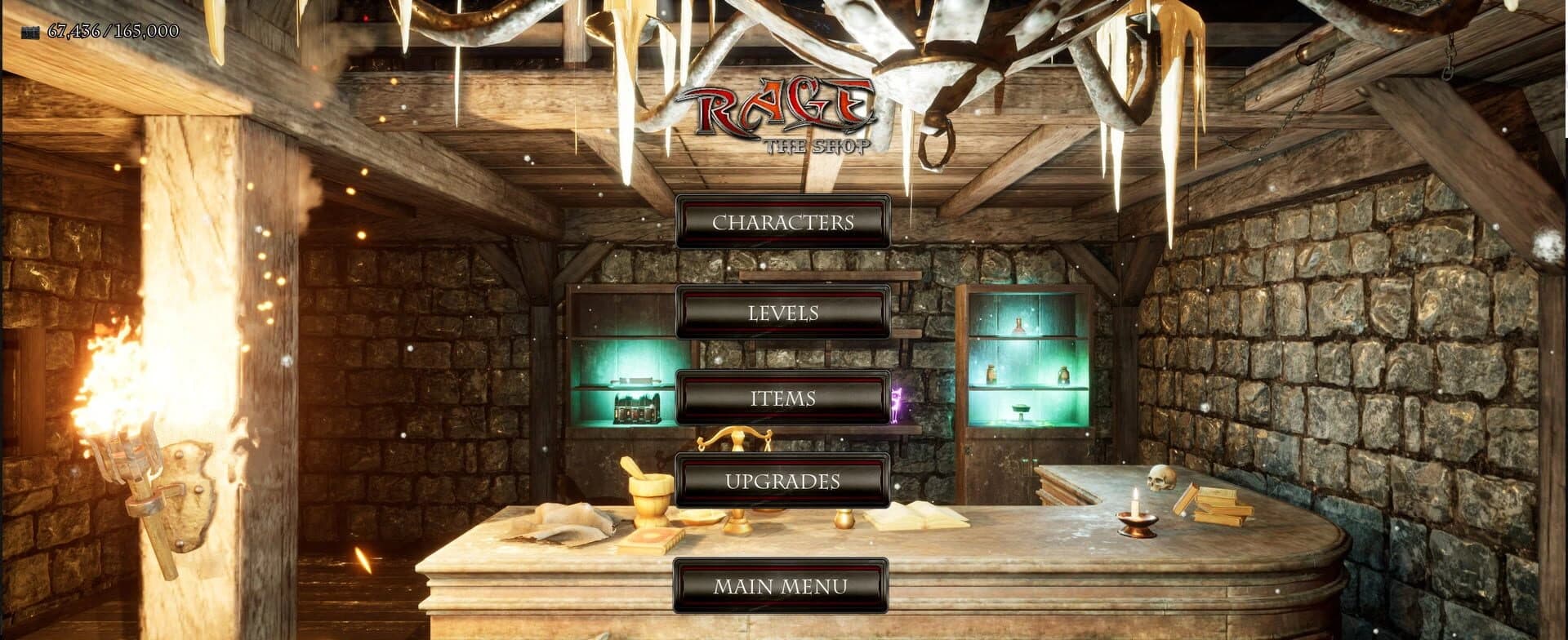Open the Characters menu
Viewport: 1568px width, 640px height.
coord(782,222)
